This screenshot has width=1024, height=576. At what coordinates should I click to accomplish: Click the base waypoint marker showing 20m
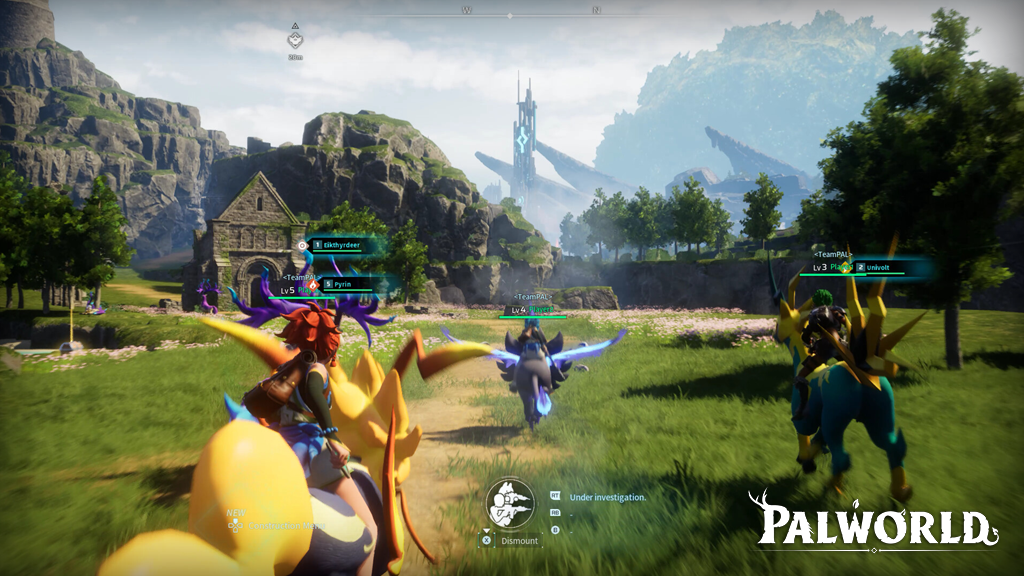tap(294, 40)
